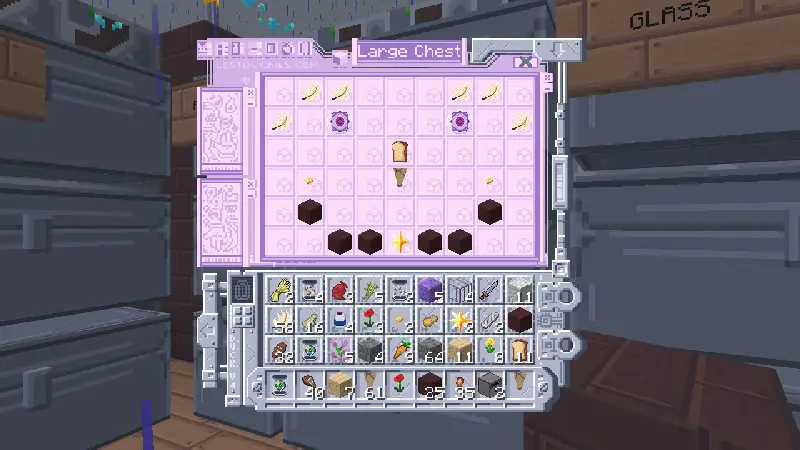Click the cooked chicken inventory slot
The image size is (800, 450).
430,320
